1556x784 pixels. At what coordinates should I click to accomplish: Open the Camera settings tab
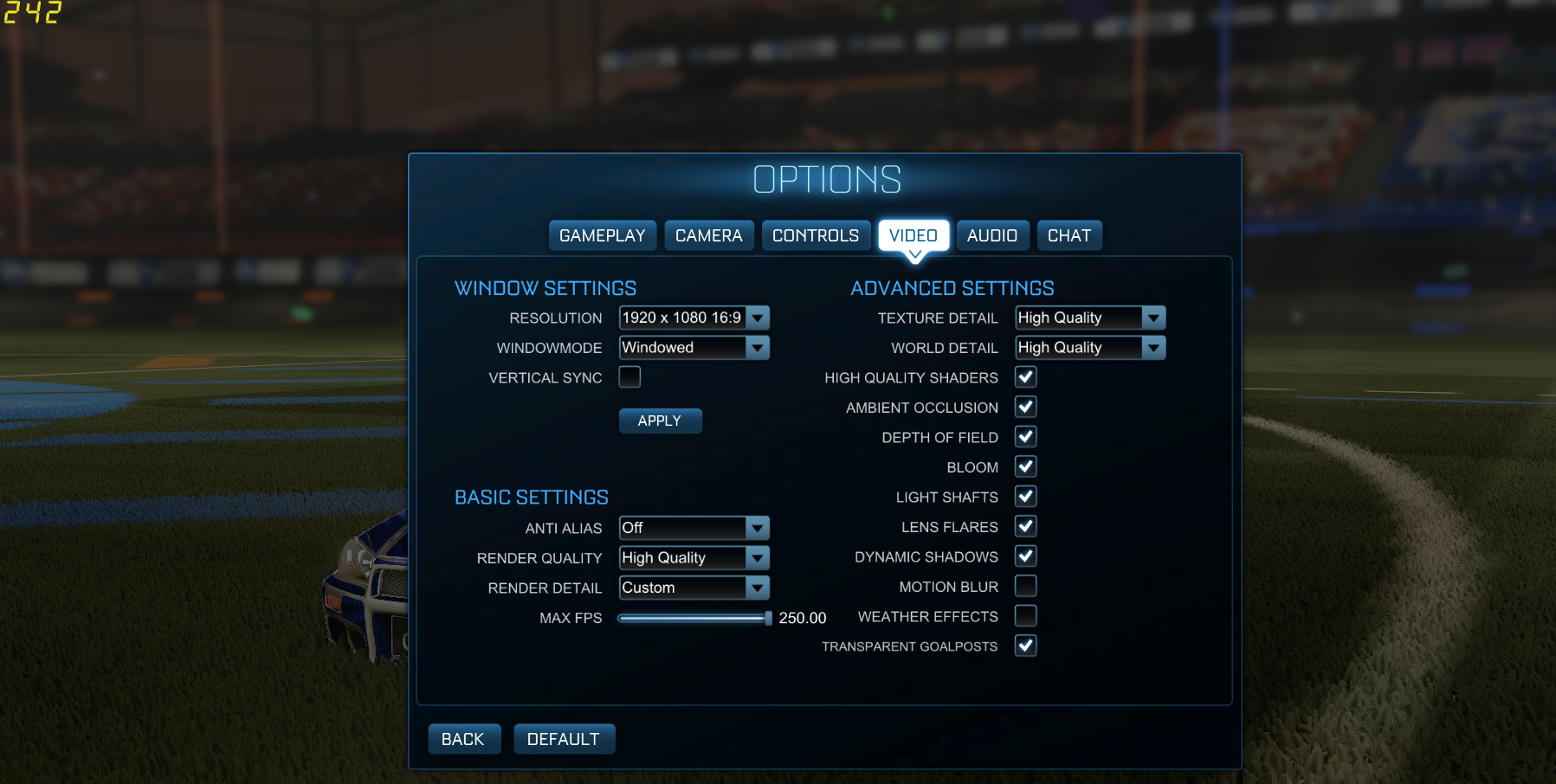pos(708,235)
